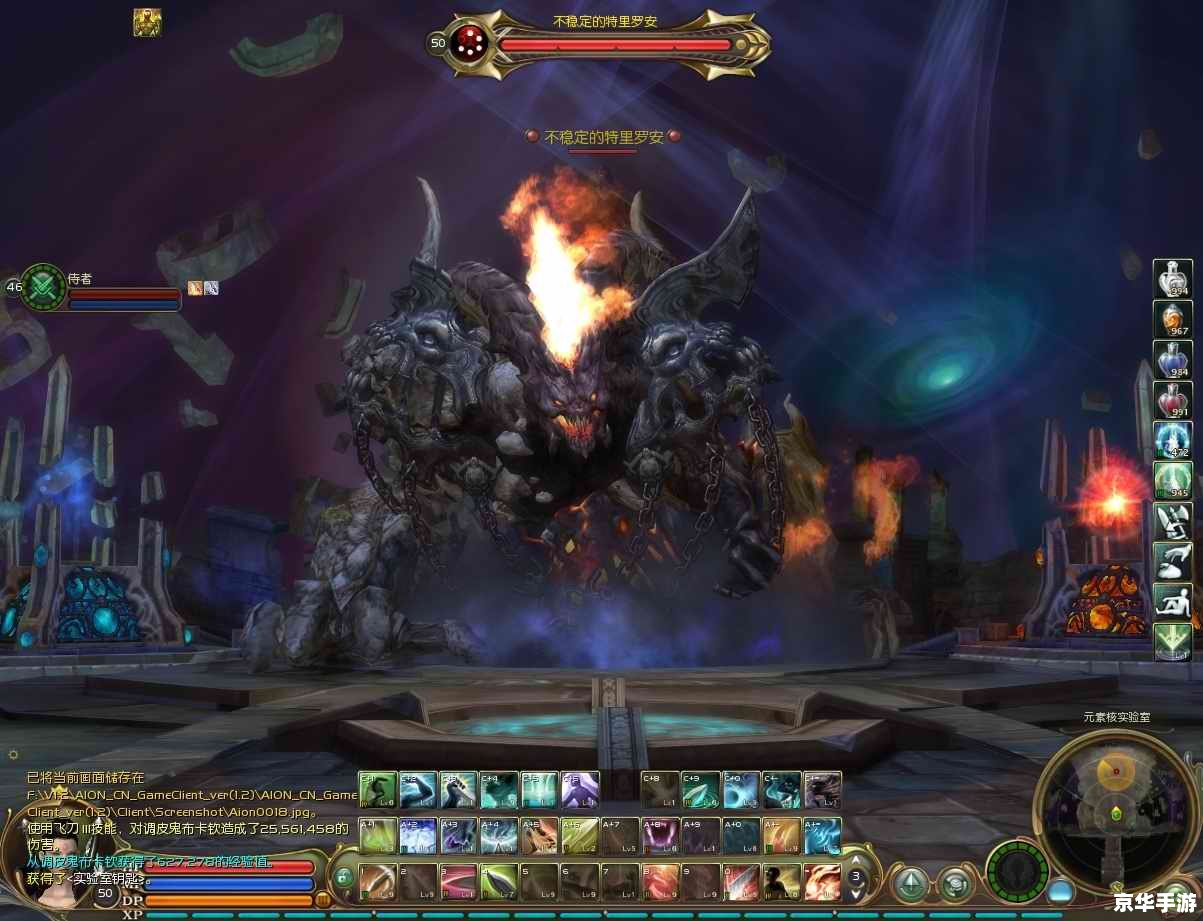Open the chat log window
Viewport: 1203px width, 921px height.
click(x=190, y=820)
